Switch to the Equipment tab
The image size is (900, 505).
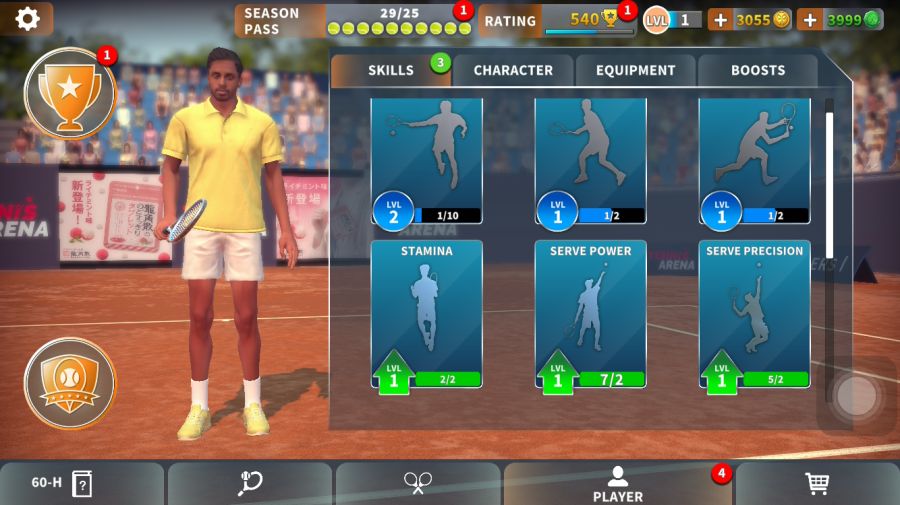pyautogui.click(x=636, y=70)
